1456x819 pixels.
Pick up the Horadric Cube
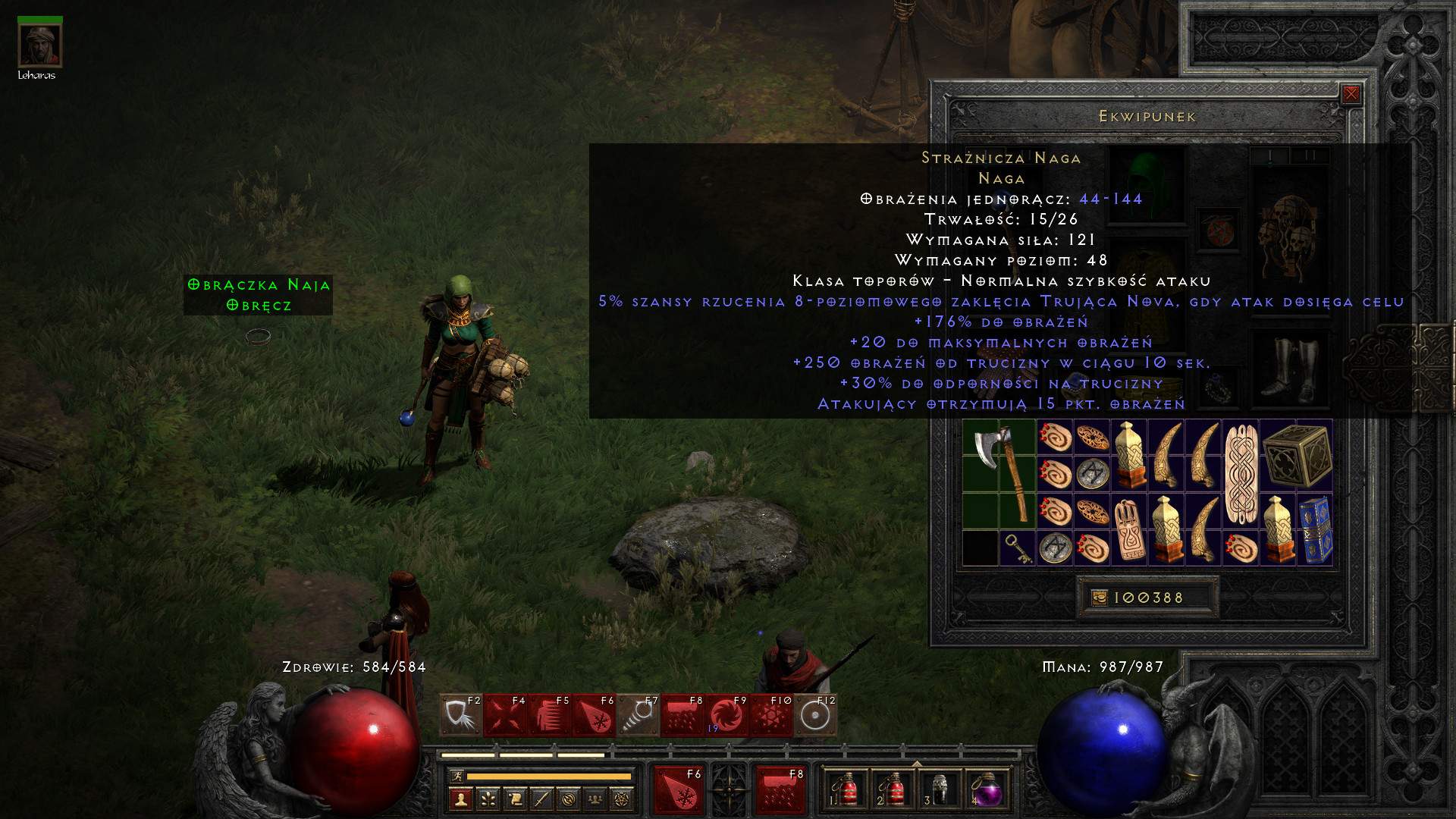[x=1297, y=455]
